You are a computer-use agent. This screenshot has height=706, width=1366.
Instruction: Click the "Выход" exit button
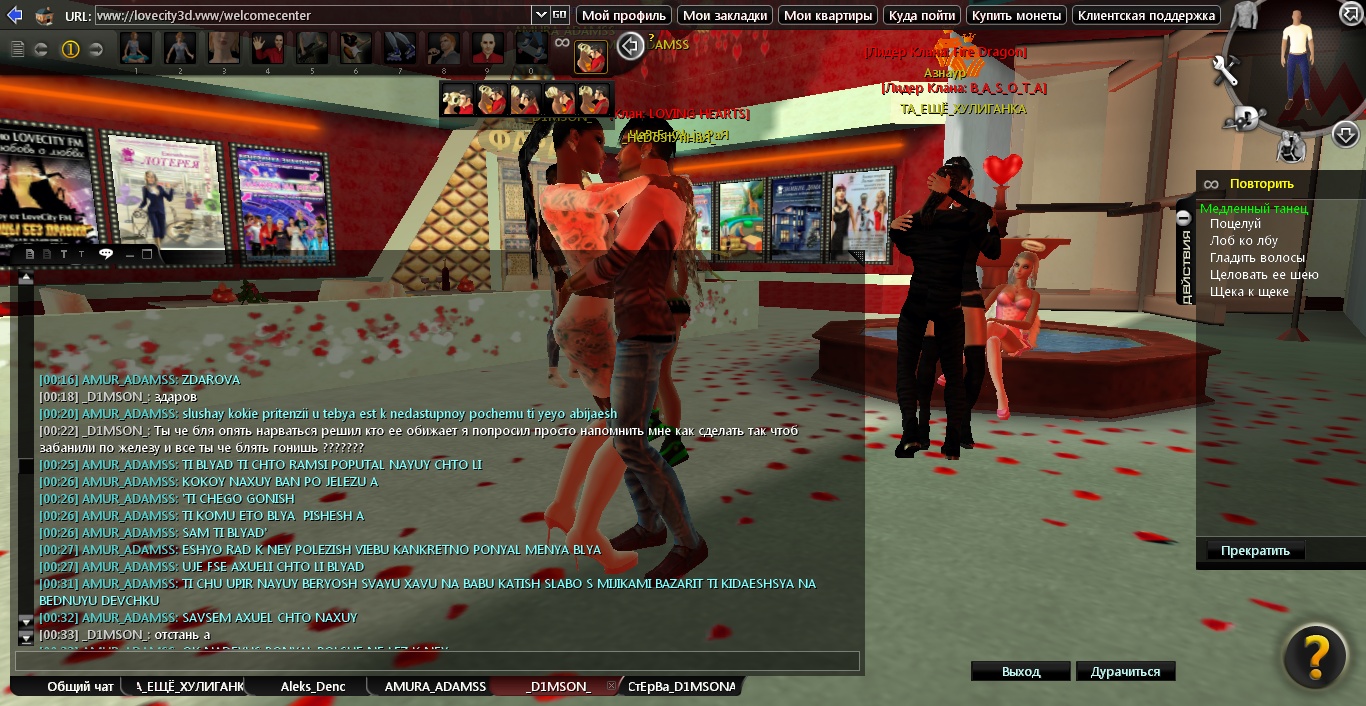pyautogui.click(x=1020, y=672)
